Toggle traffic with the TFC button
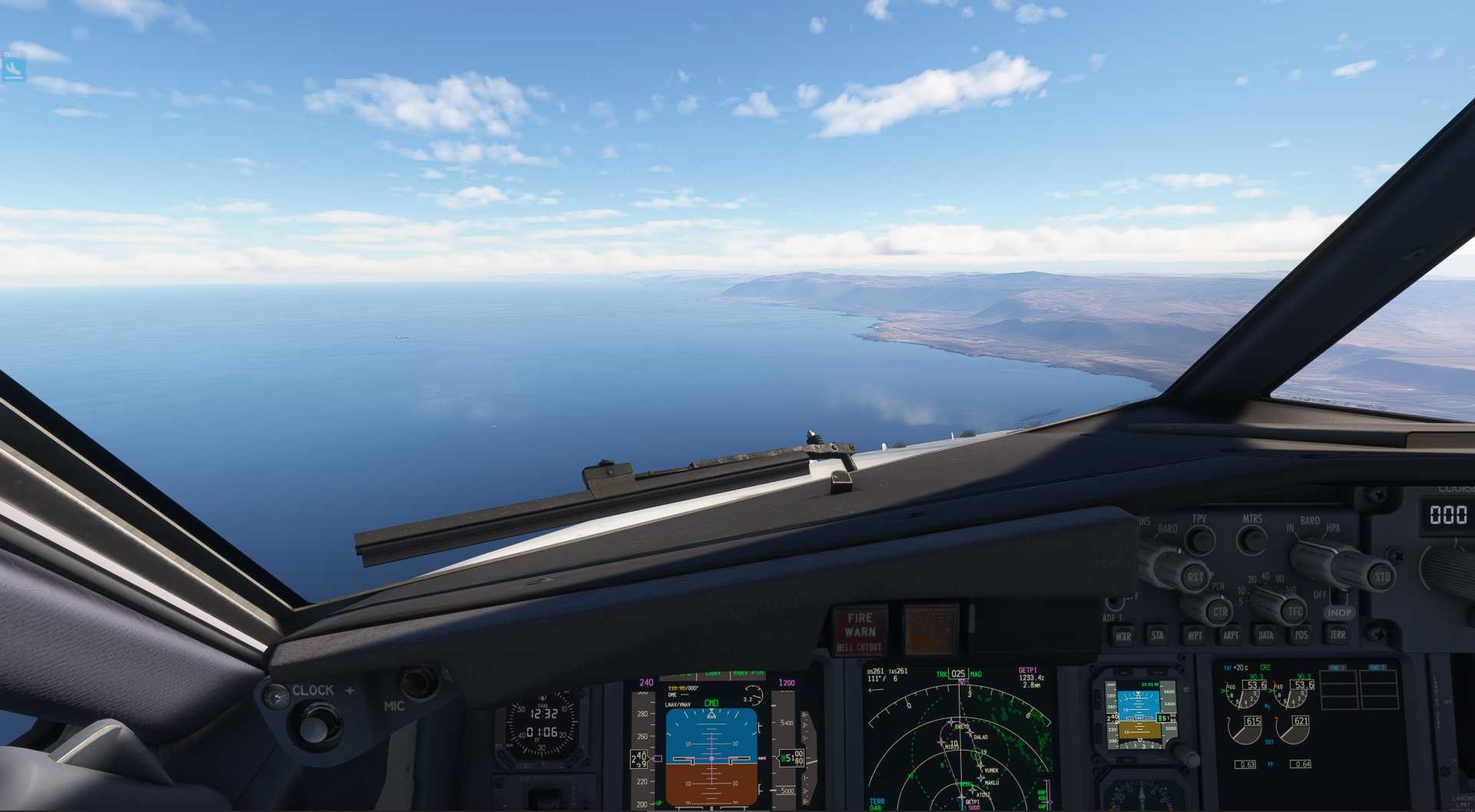 (1294, 612)
